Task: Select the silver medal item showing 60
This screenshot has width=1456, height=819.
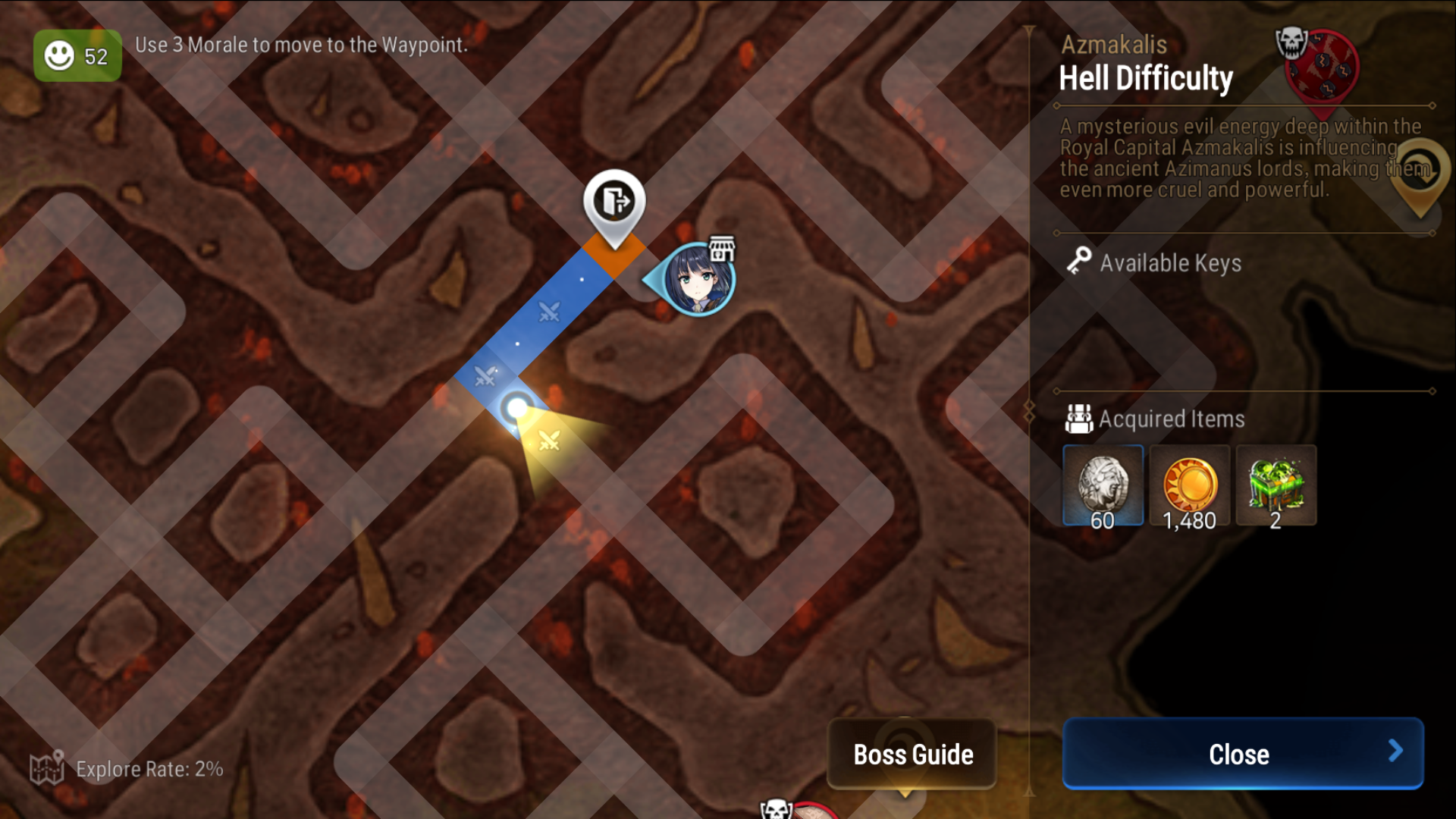Action: pos(1103,484)
